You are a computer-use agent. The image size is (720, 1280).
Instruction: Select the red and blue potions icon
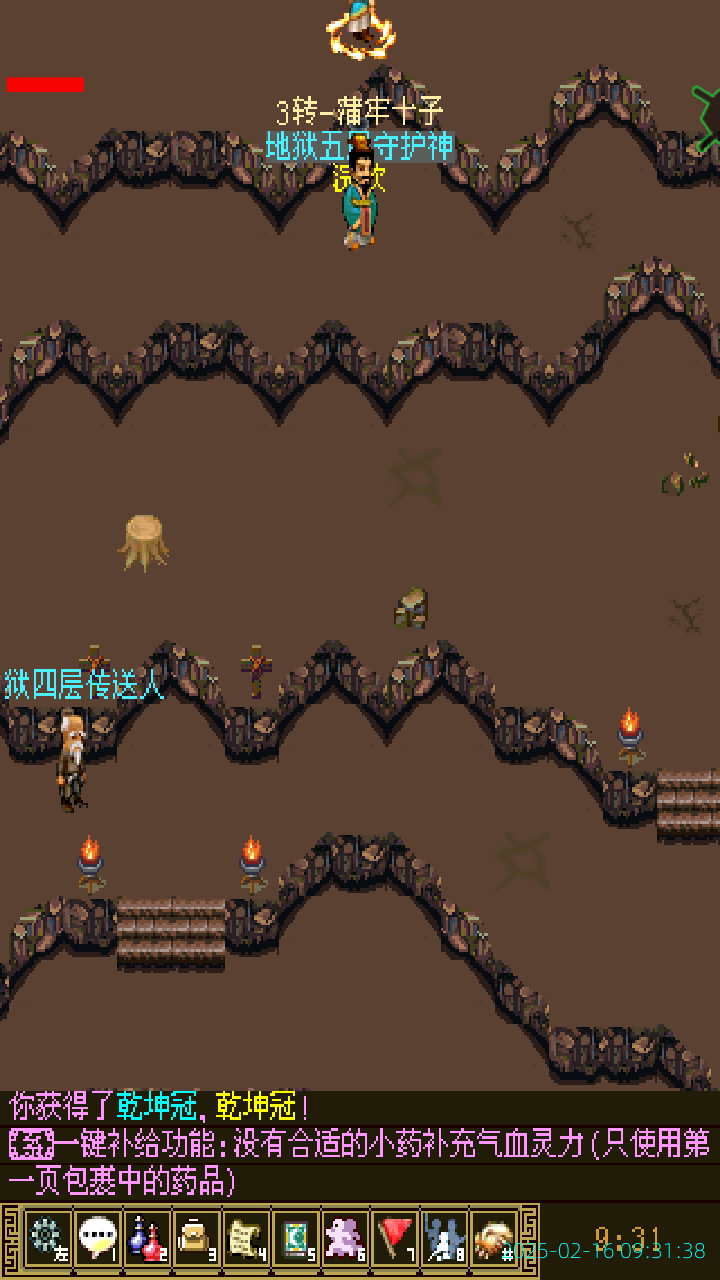[x=146, y=1238]
